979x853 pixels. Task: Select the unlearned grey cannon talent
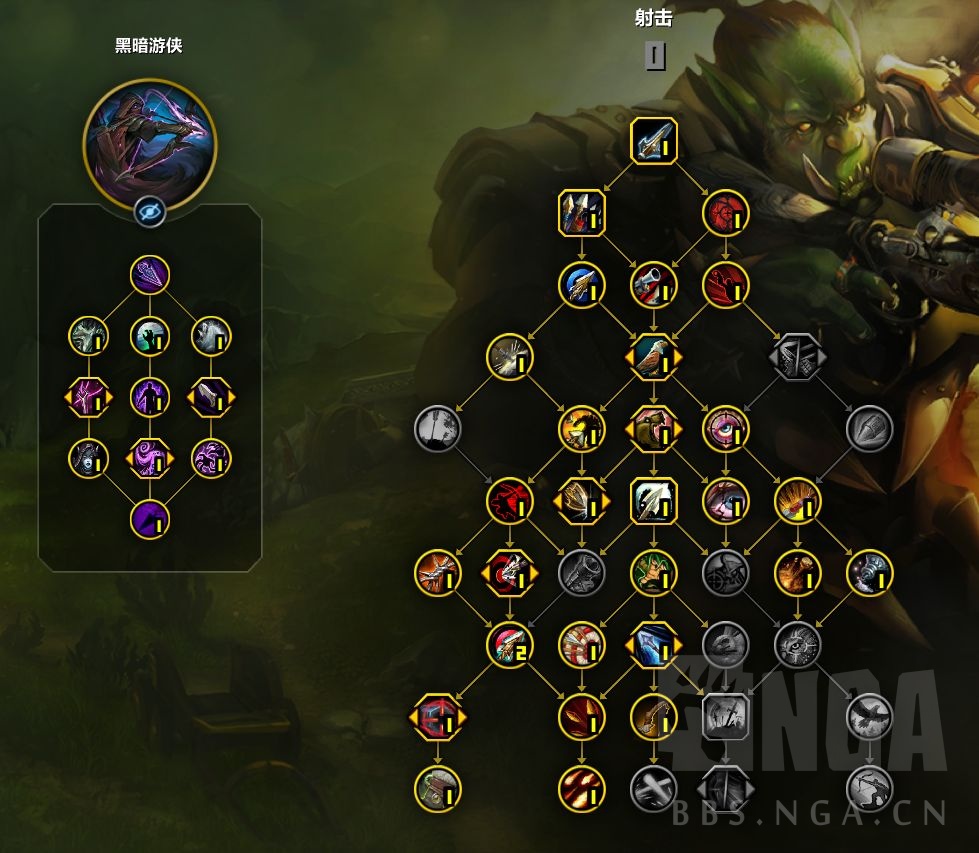coord(582,573)
